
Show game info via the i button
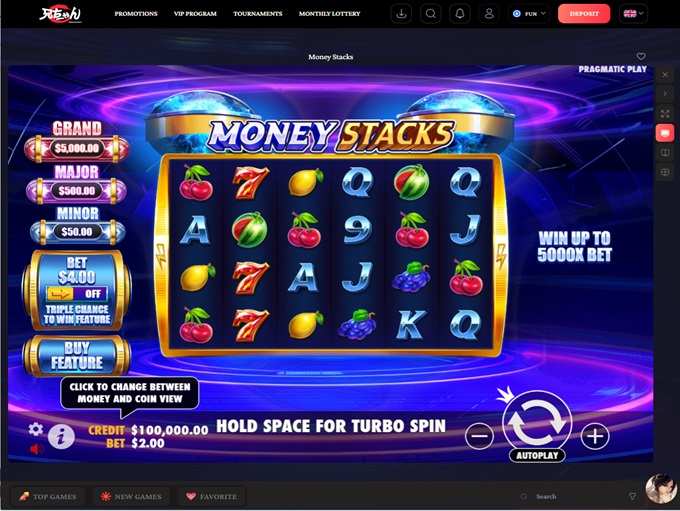(x=61, y=436)
